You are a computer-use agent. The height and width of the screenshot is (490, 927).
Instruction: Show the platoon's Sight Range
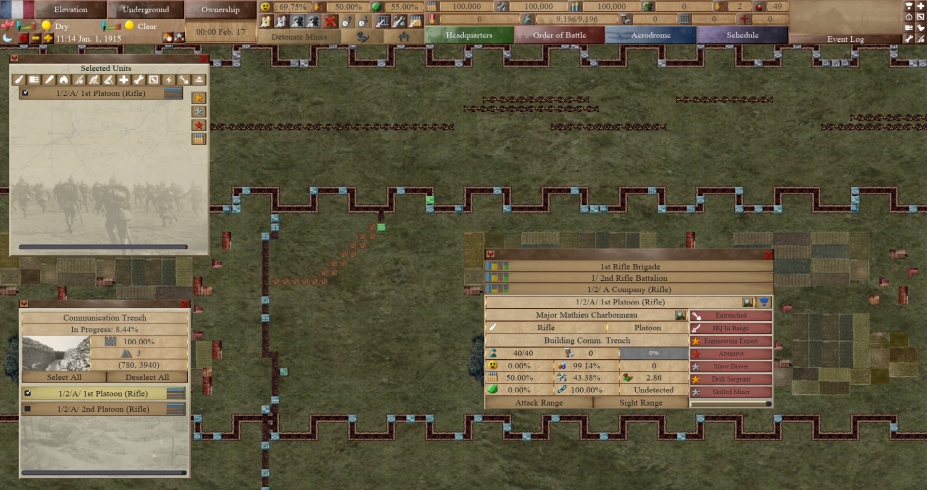pos(641,403)
